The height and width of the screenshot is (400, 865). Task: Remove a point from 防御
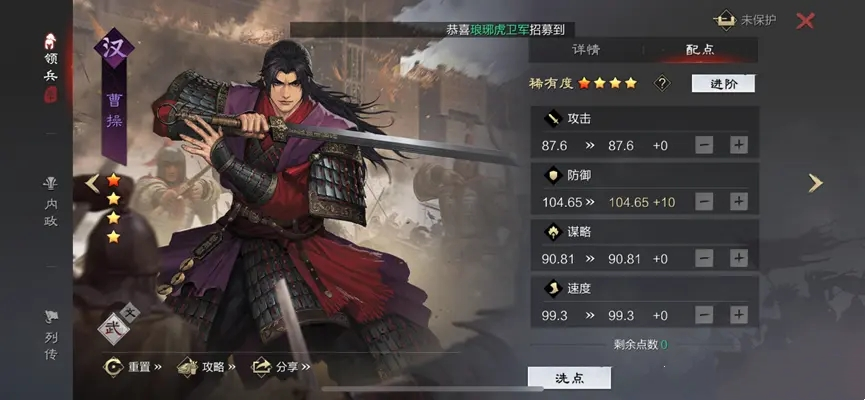coord(704,201)
